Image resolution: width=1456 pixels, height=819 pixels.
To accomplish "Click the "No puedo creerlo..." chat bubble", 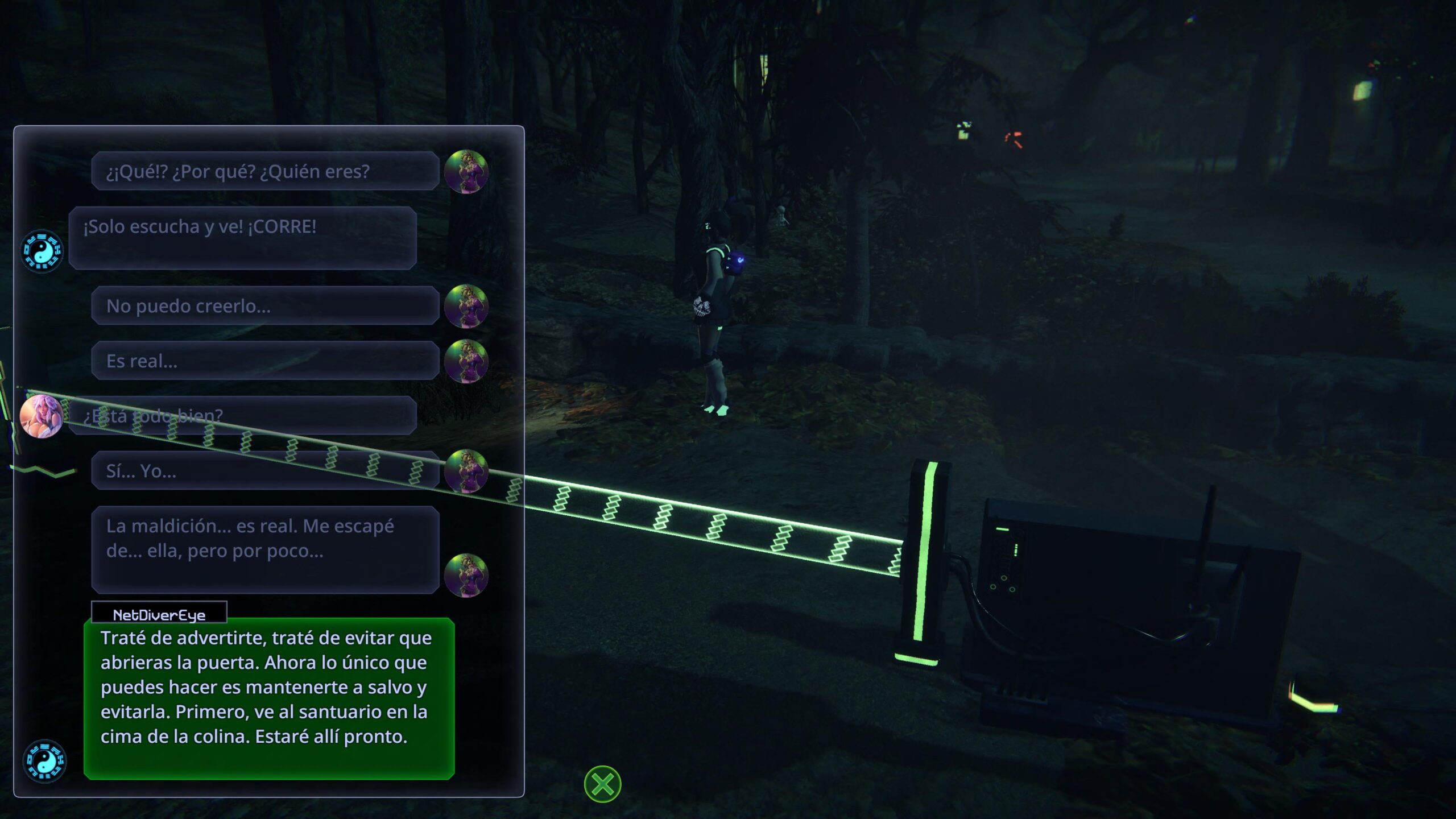I will pos(265,306).
